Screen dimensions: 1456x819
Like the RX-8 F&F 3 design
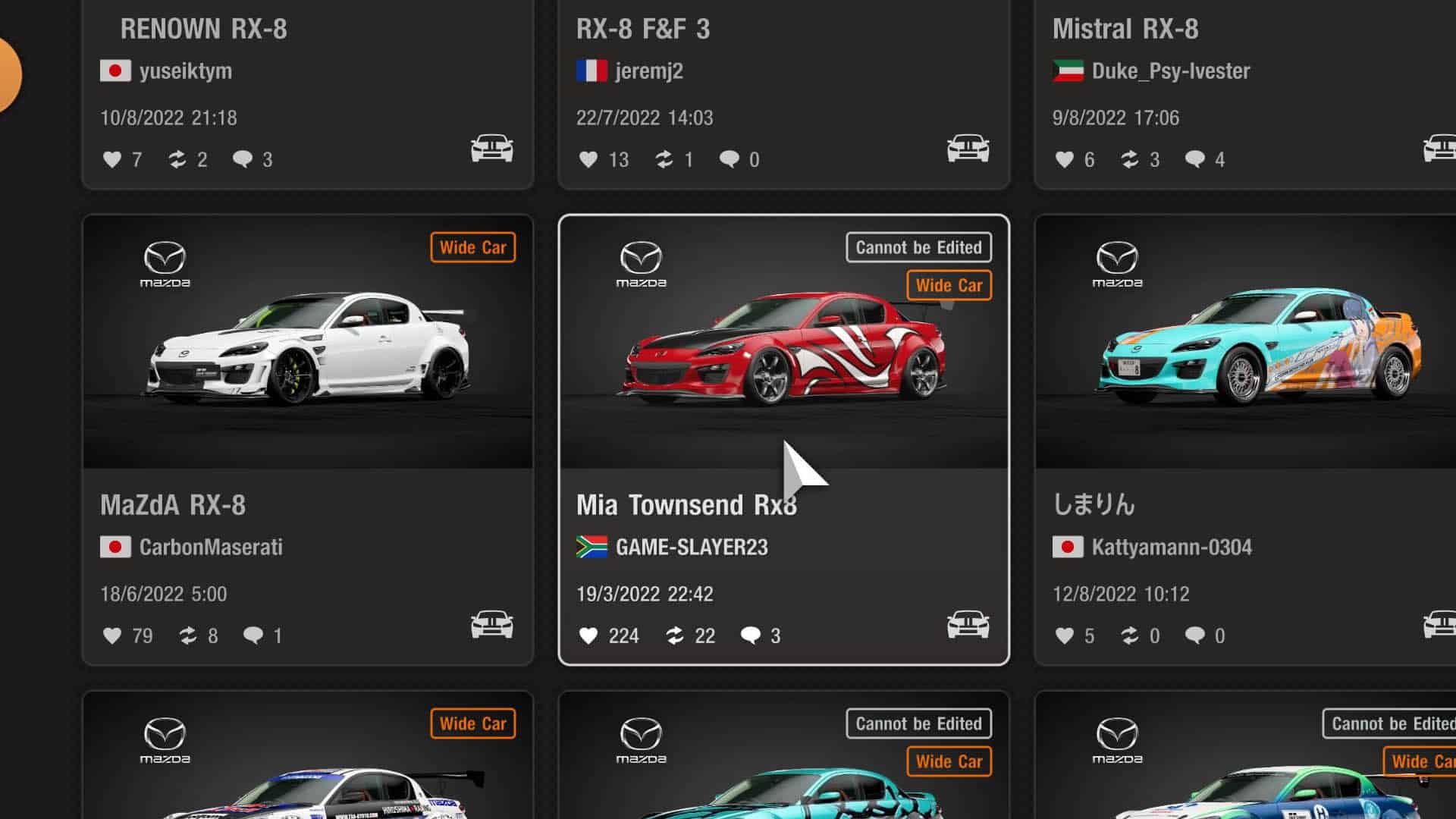pyautogui.click(x=588, y=159)
